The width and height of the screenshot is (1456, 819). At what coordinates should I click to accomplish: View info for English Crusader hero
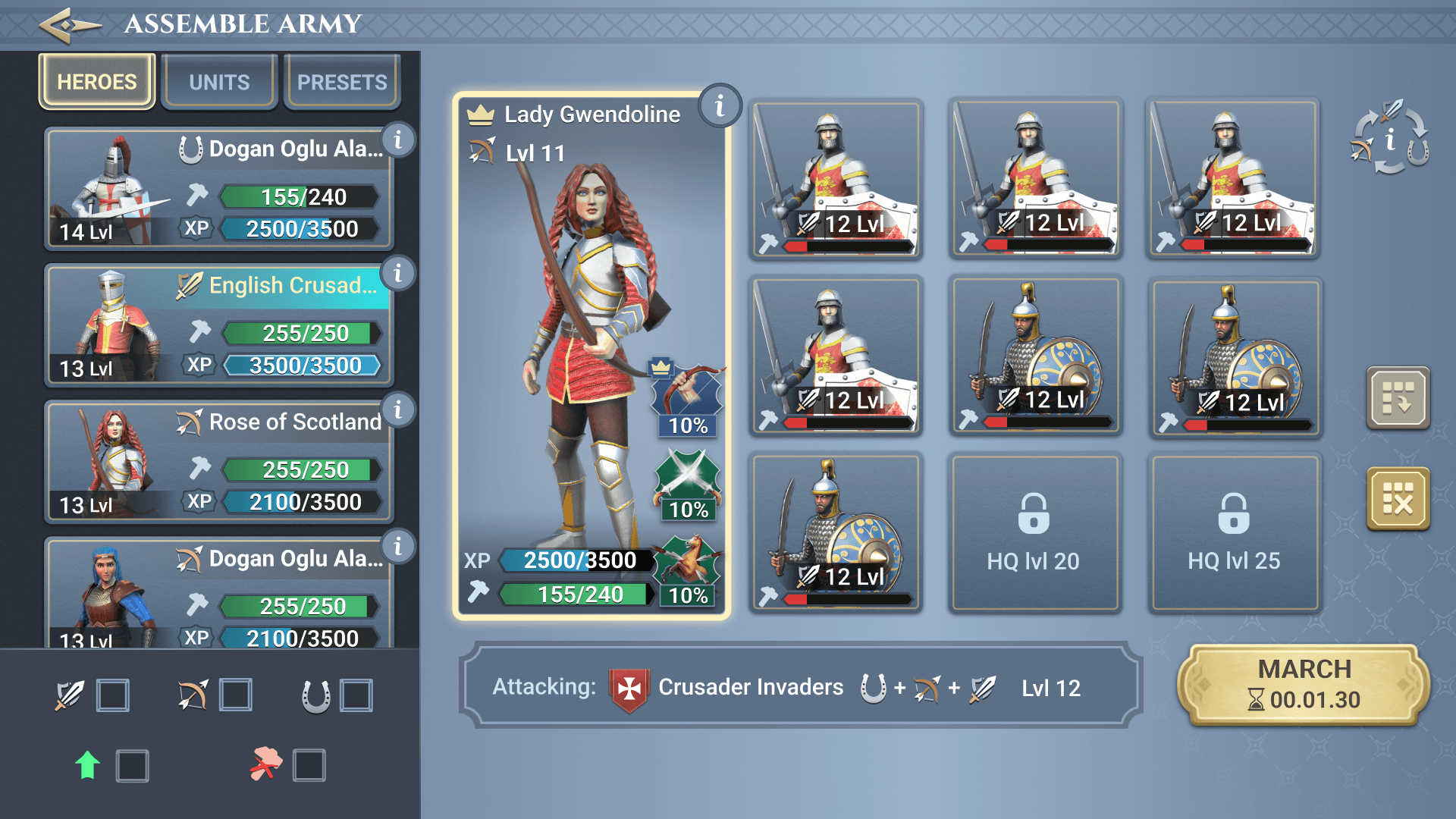tap(398, 275)
